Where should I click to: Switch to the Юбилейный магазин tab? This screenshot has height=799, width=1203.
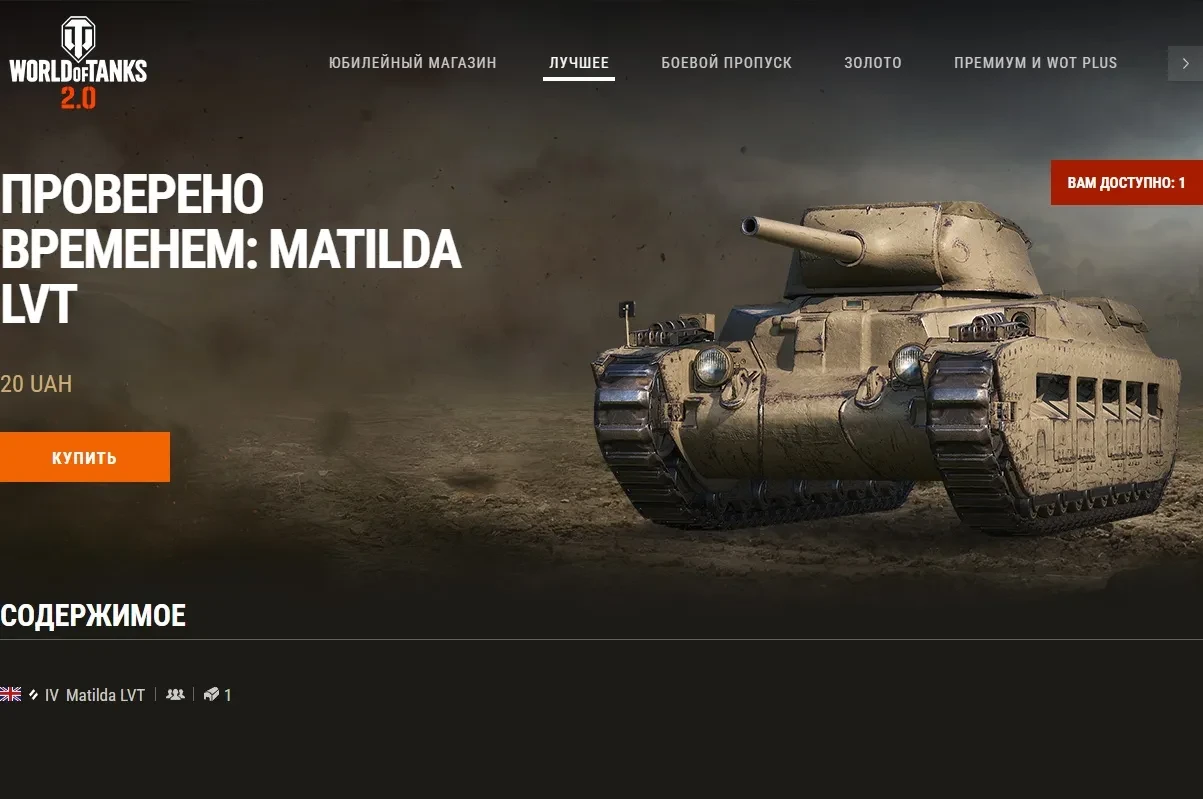412,63
